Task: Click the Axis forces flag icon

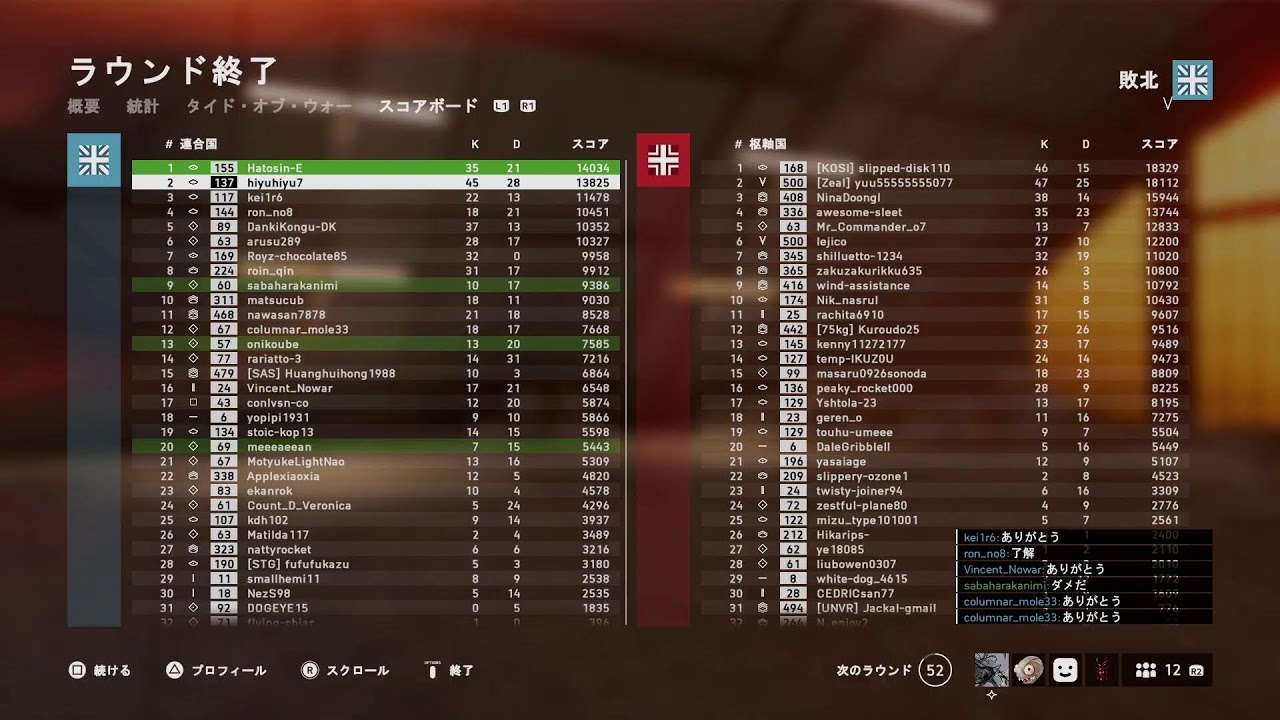Action: click(x=665, y=160)
